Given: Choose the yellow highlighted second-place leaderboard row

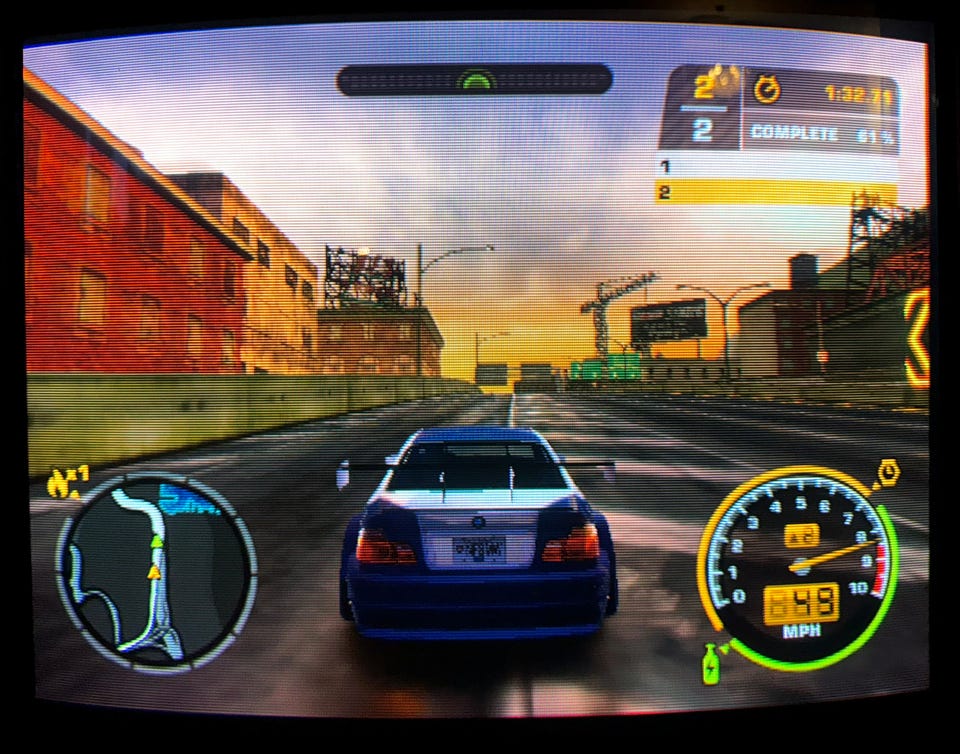Looking at the screenshot, I should (776, 192).
